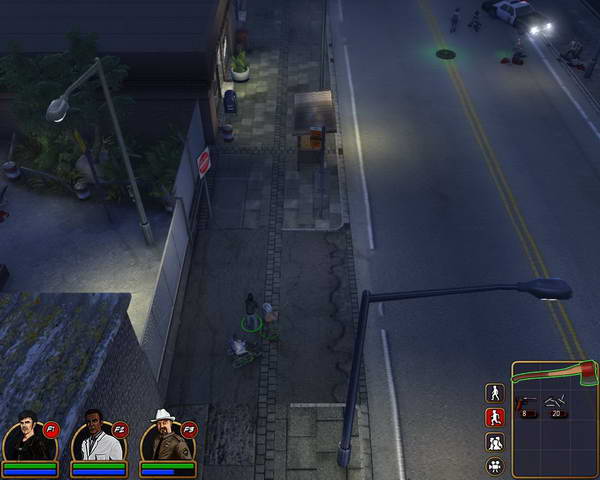Select the inventory item with count 20

pyautogui.click(x=559, y=405)
